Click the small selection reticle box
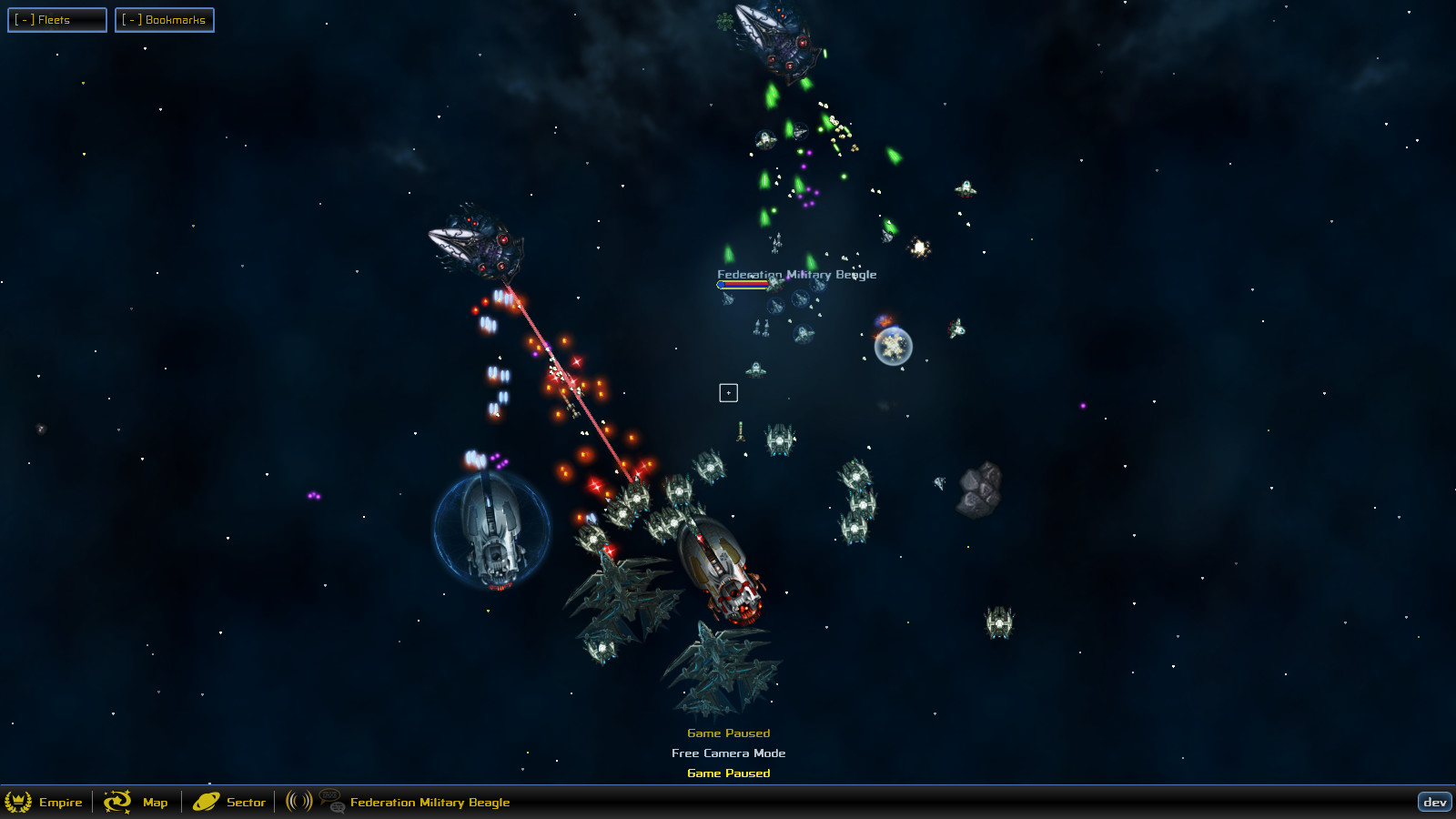The height and width of the screenshot is (819, 1456). click(727, 391)
